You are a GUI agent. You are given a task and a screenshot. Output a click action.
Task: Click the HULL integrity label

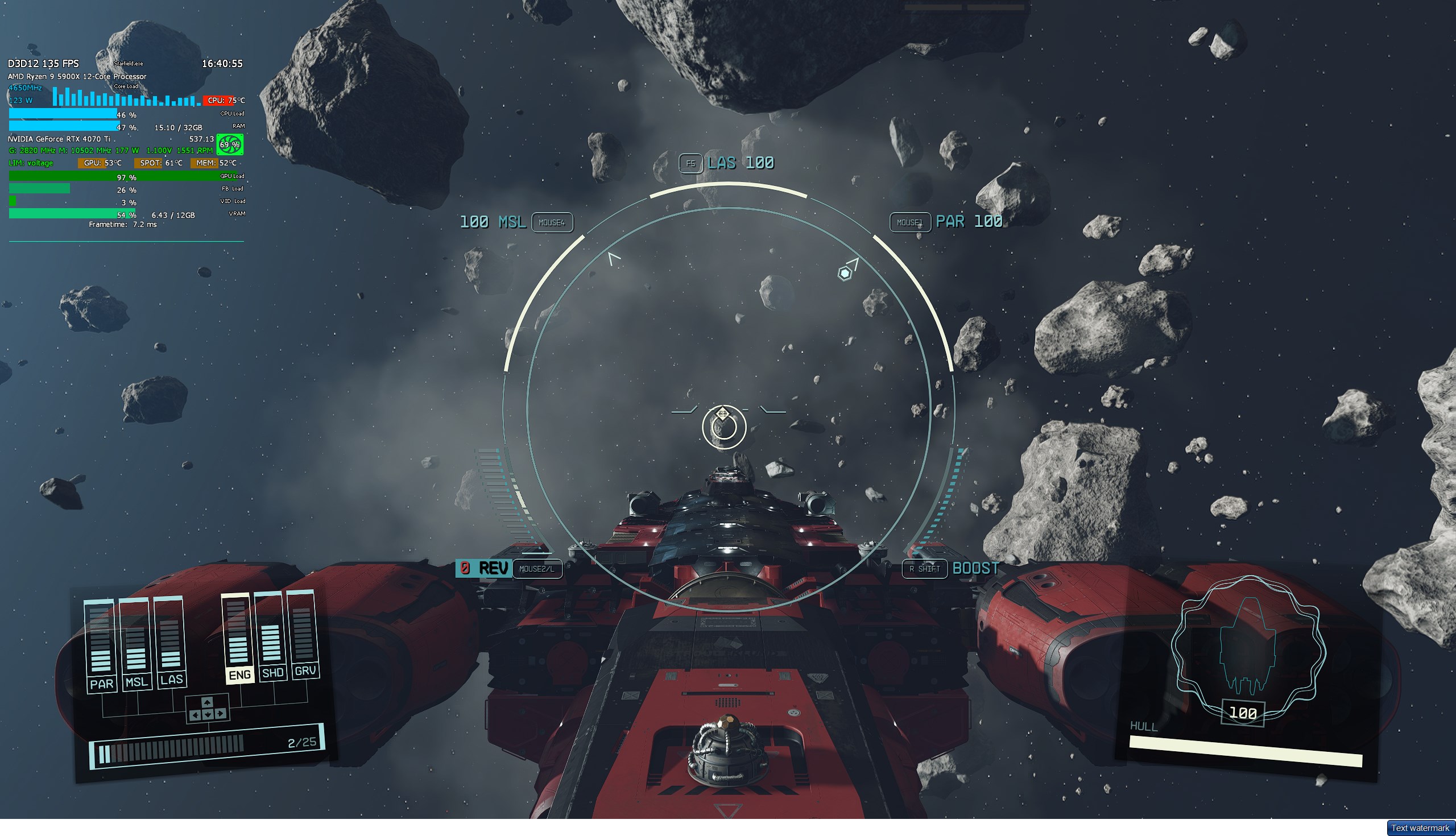(1145, 726)
